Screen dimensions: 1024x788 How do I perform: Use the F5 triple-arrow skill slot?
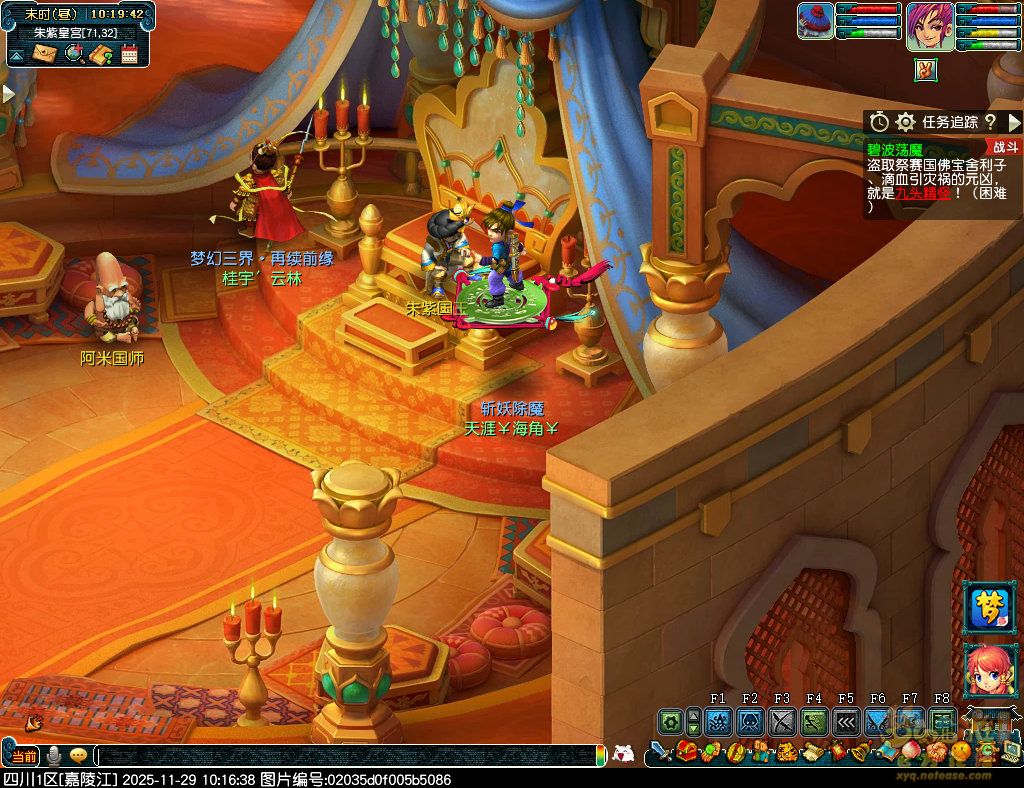click(x=846, y=721)
